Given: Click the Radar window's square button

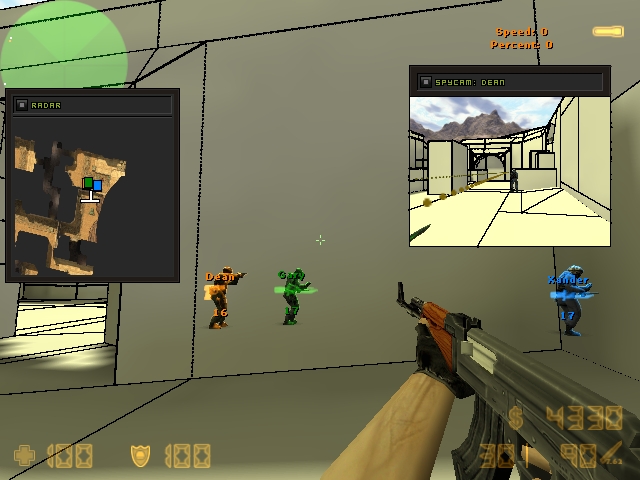Looking at the screenshot, I should coord(22,104).
